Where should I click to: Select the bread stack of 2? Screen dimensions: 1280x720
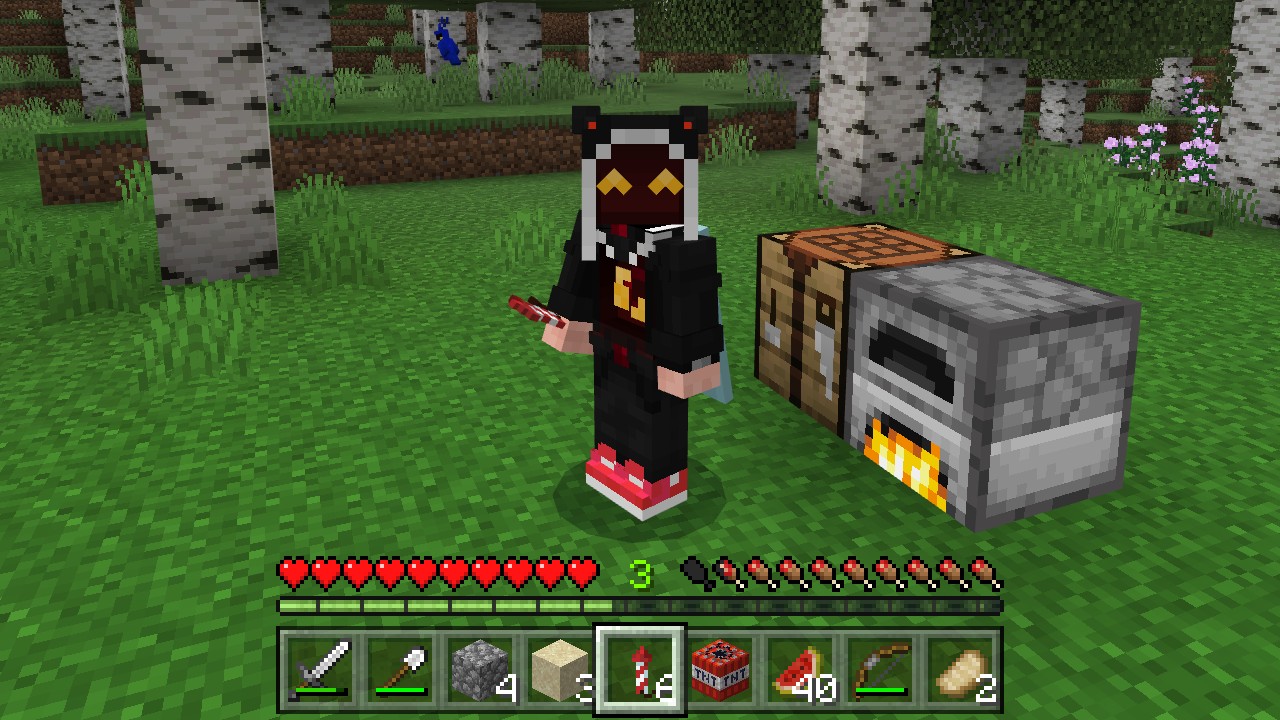point(961,668)
